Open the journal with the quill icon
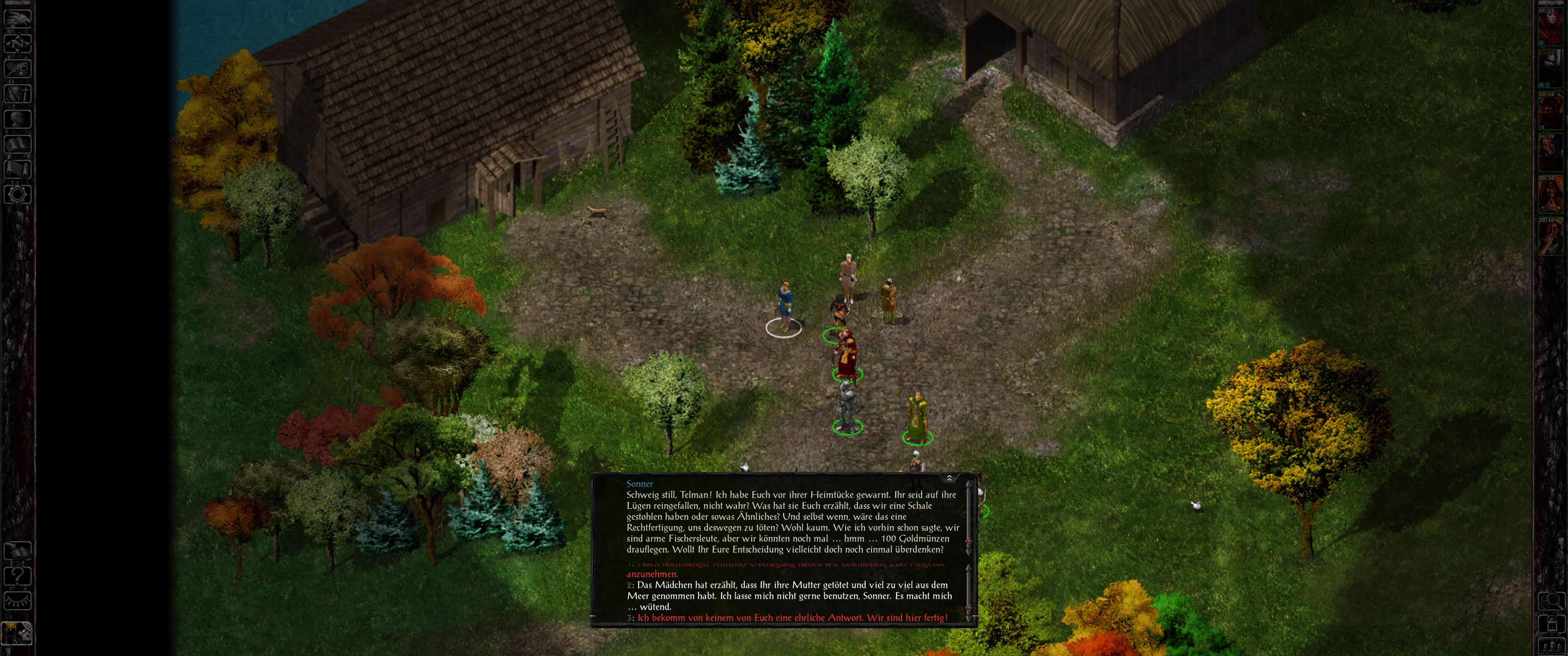This screenshot has height=656, width=1568. coord(18,69)
